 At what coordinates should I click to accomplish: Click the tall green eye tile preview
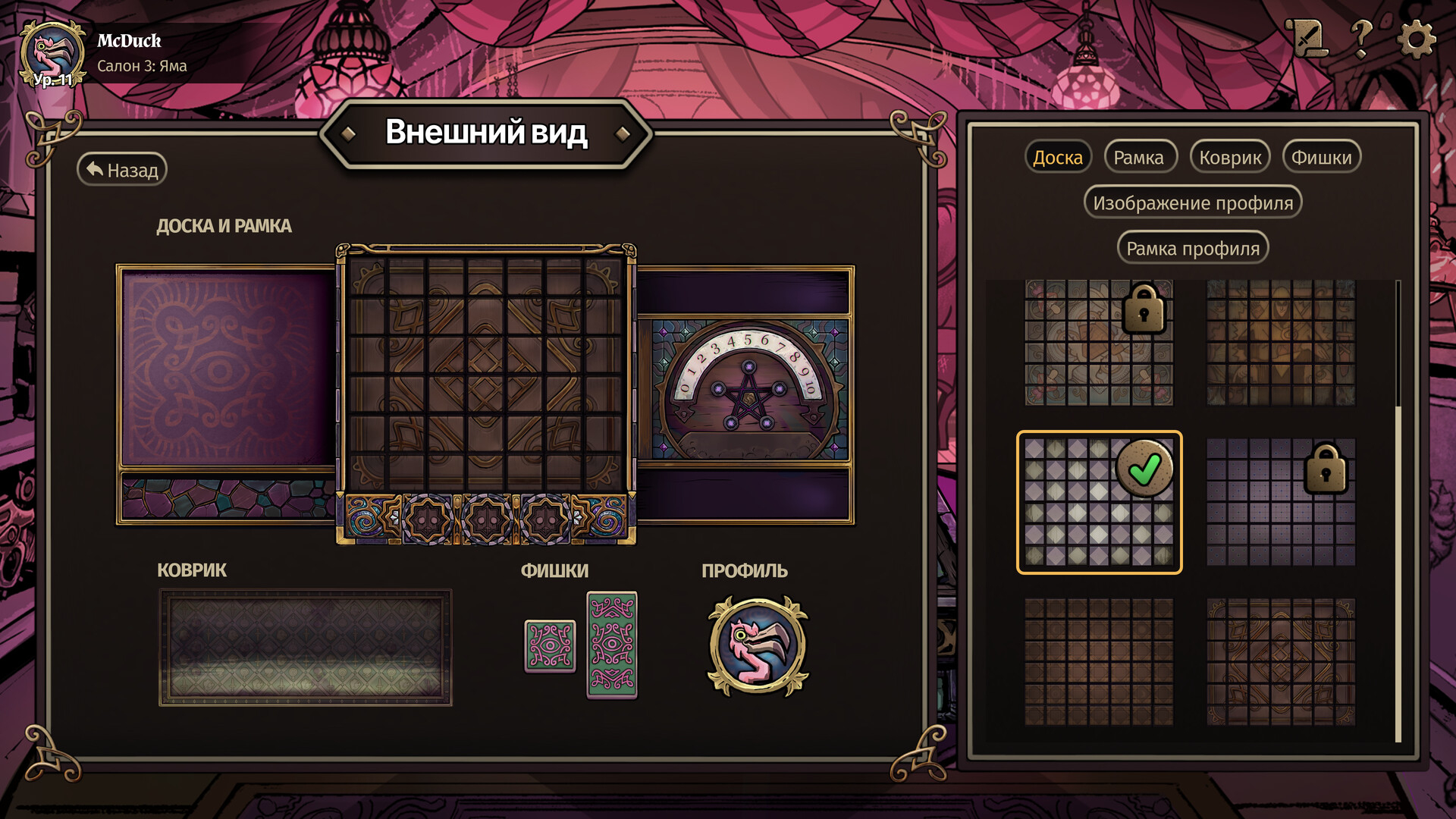pos(612,645)
